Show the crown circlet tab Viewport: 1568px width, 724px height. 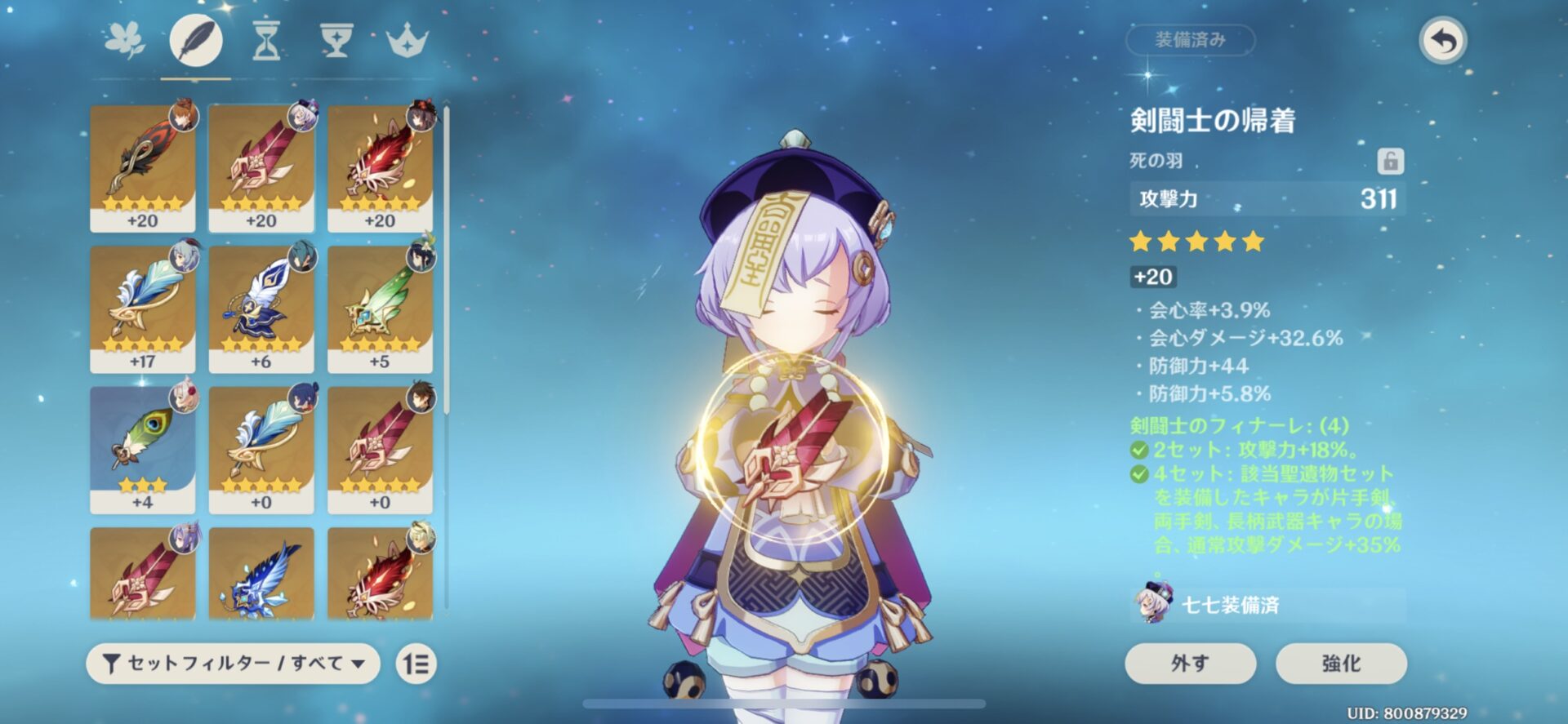(x=407, y=40)
